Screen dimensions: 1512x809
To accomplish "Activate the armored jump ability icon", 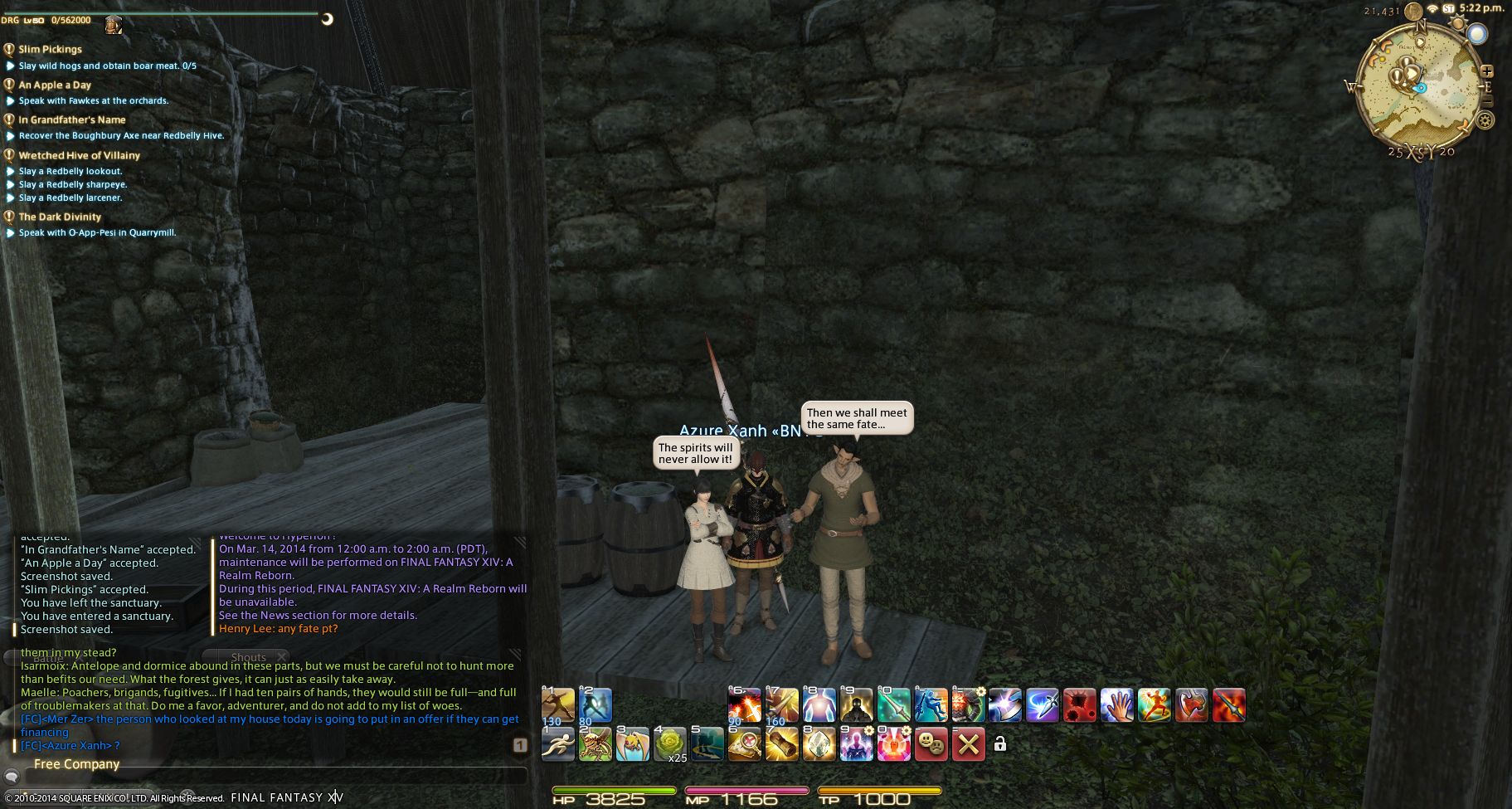I will pyautogui.click(x=931, y=705).
